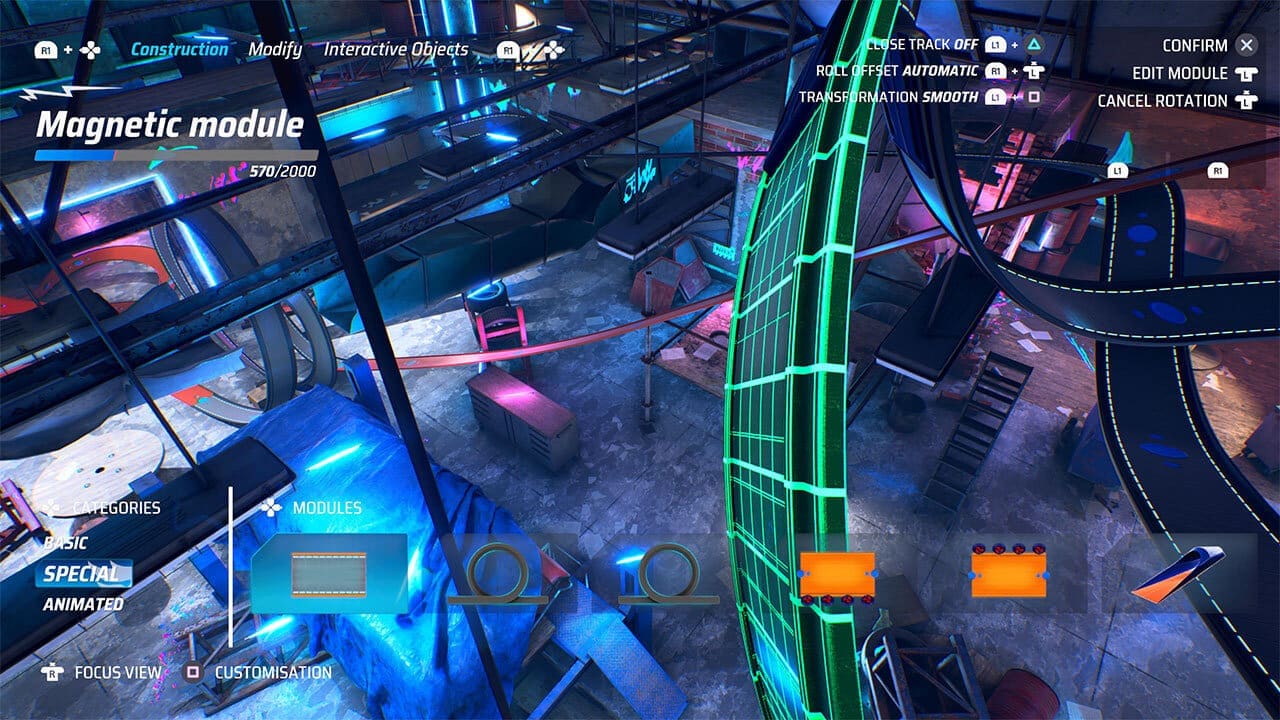
Task: Switch to the Construction tab
Action: coord(180,49)
